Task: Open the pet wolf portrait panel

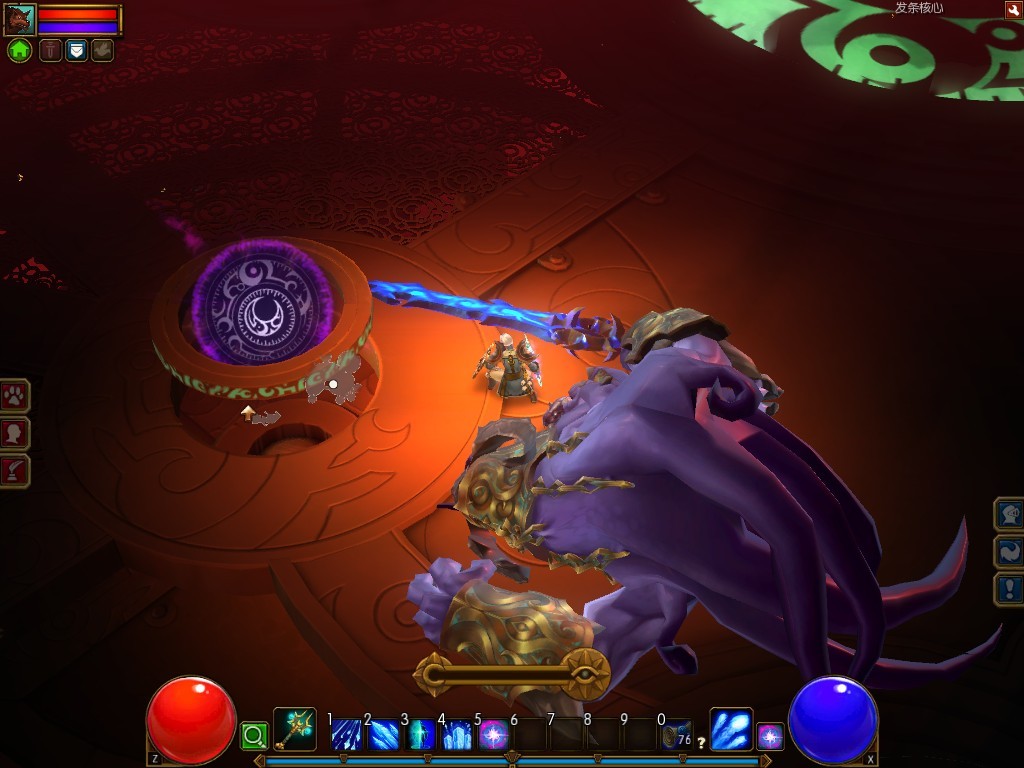Action: click(20, 19)
